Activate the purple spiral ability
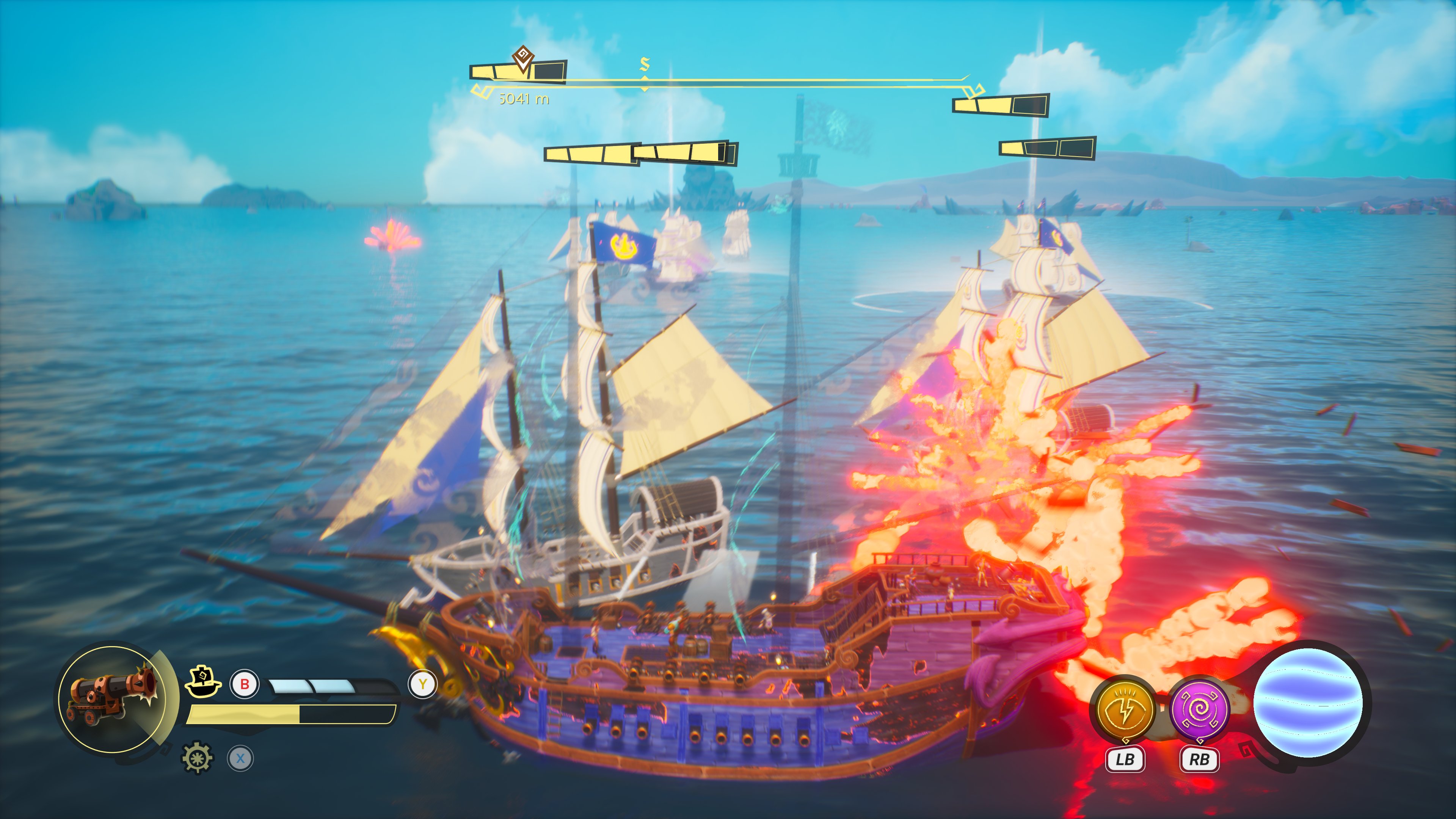Screen dimensions: 1456x819 (1199, 710)
